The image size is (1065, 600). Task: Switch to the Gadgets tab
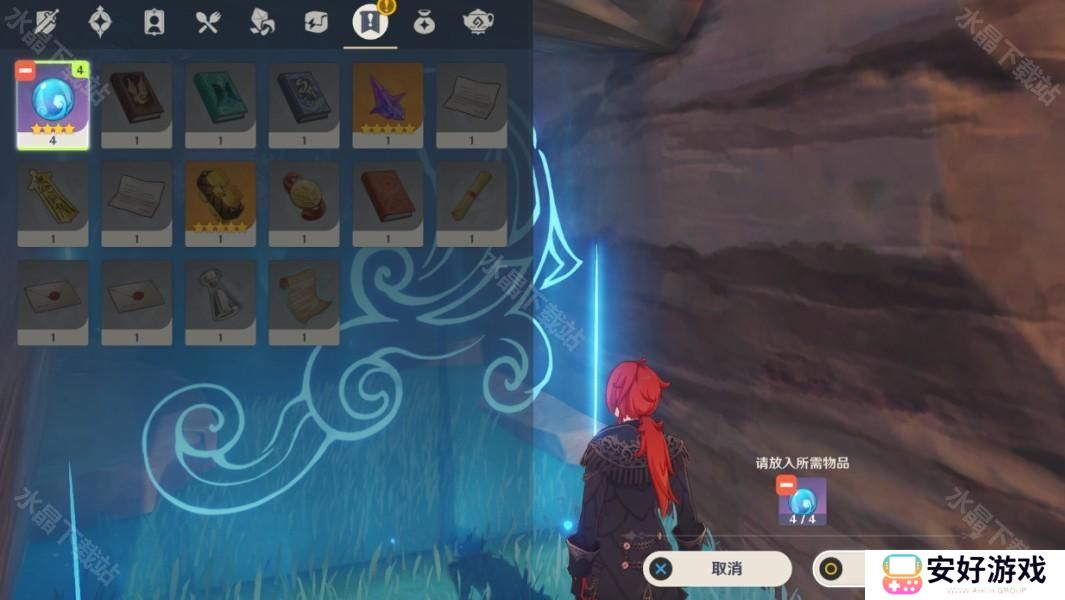tap(316, 22)
